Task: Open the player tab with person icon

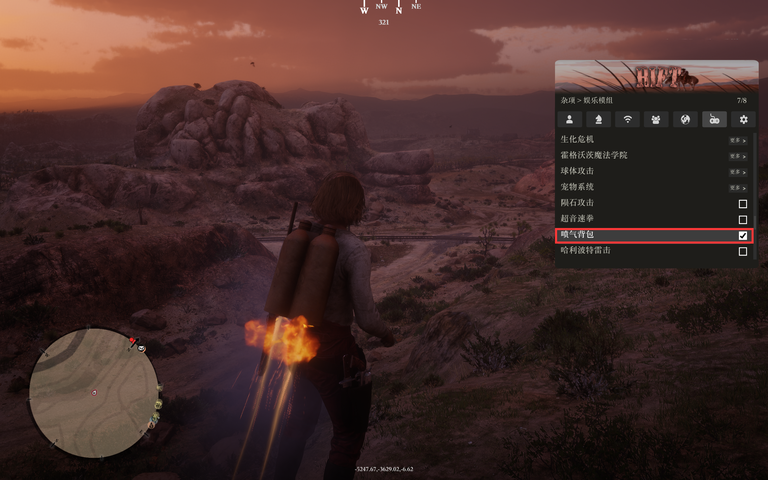Action: click(569, 119)
